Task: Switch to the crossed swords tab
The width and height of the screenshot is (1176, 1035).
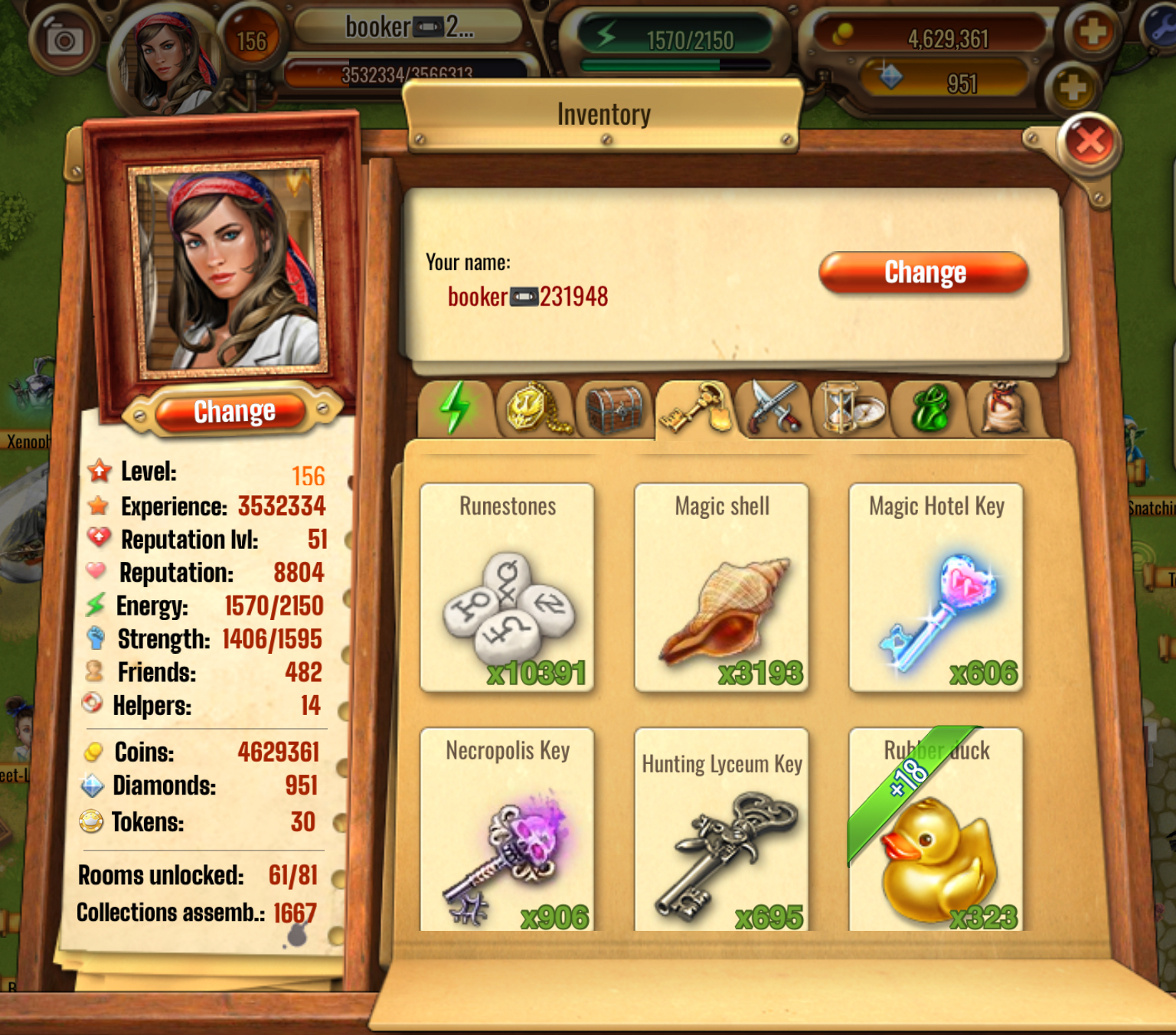Action: pyautogui.click(x=775, y=408)
